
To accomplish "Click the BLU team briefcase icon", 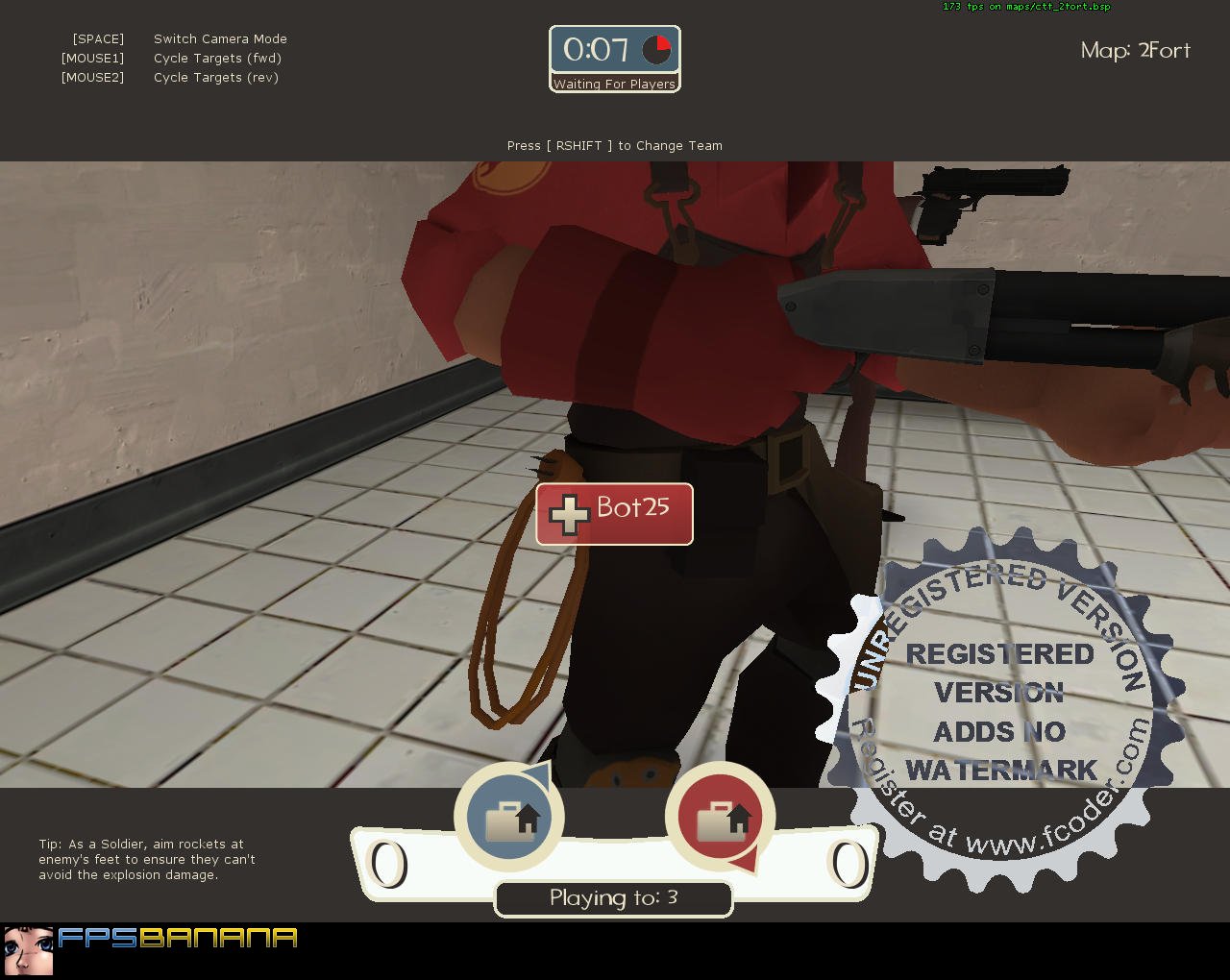I will click(x=509, y=817).
